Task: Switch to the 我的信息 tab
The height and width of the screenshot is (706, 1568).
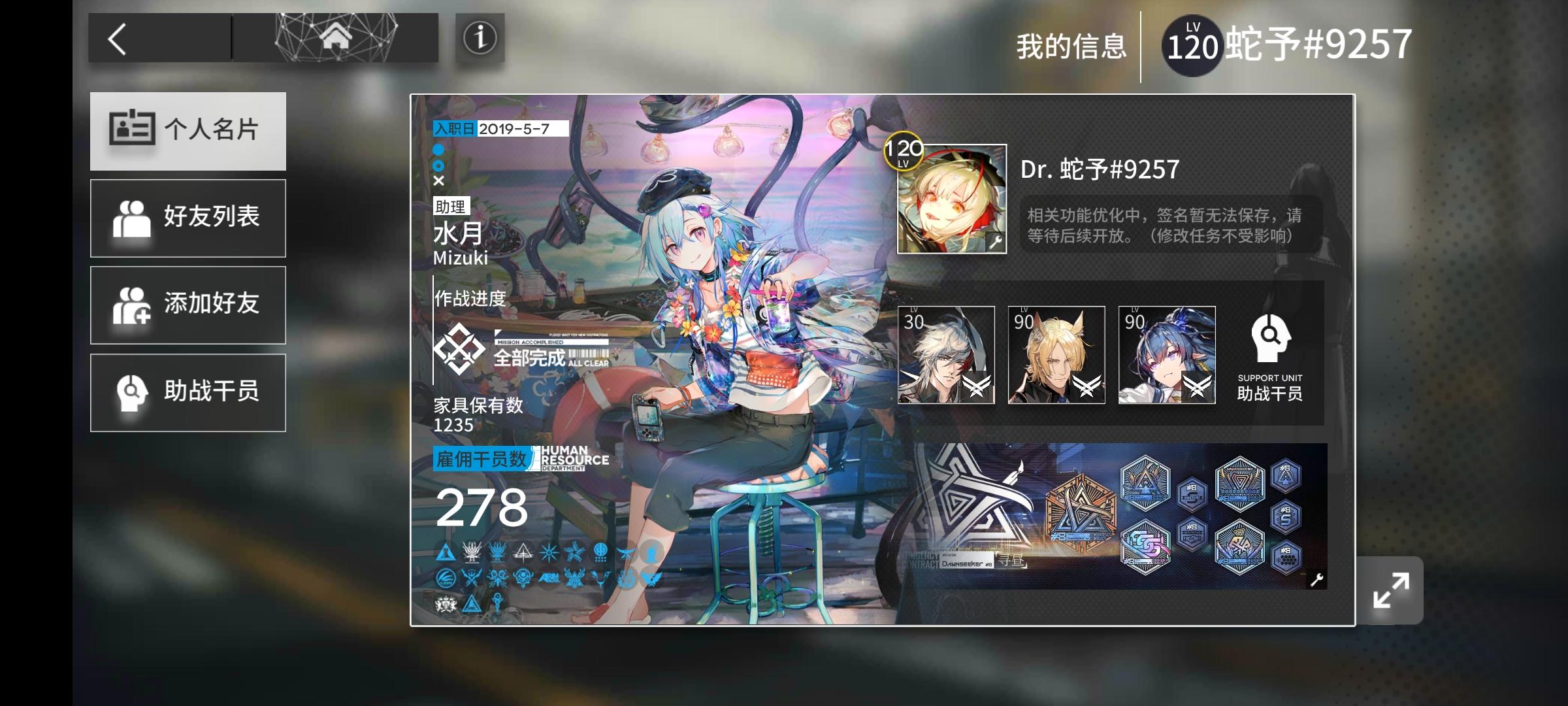Action: pos(1072,45)
